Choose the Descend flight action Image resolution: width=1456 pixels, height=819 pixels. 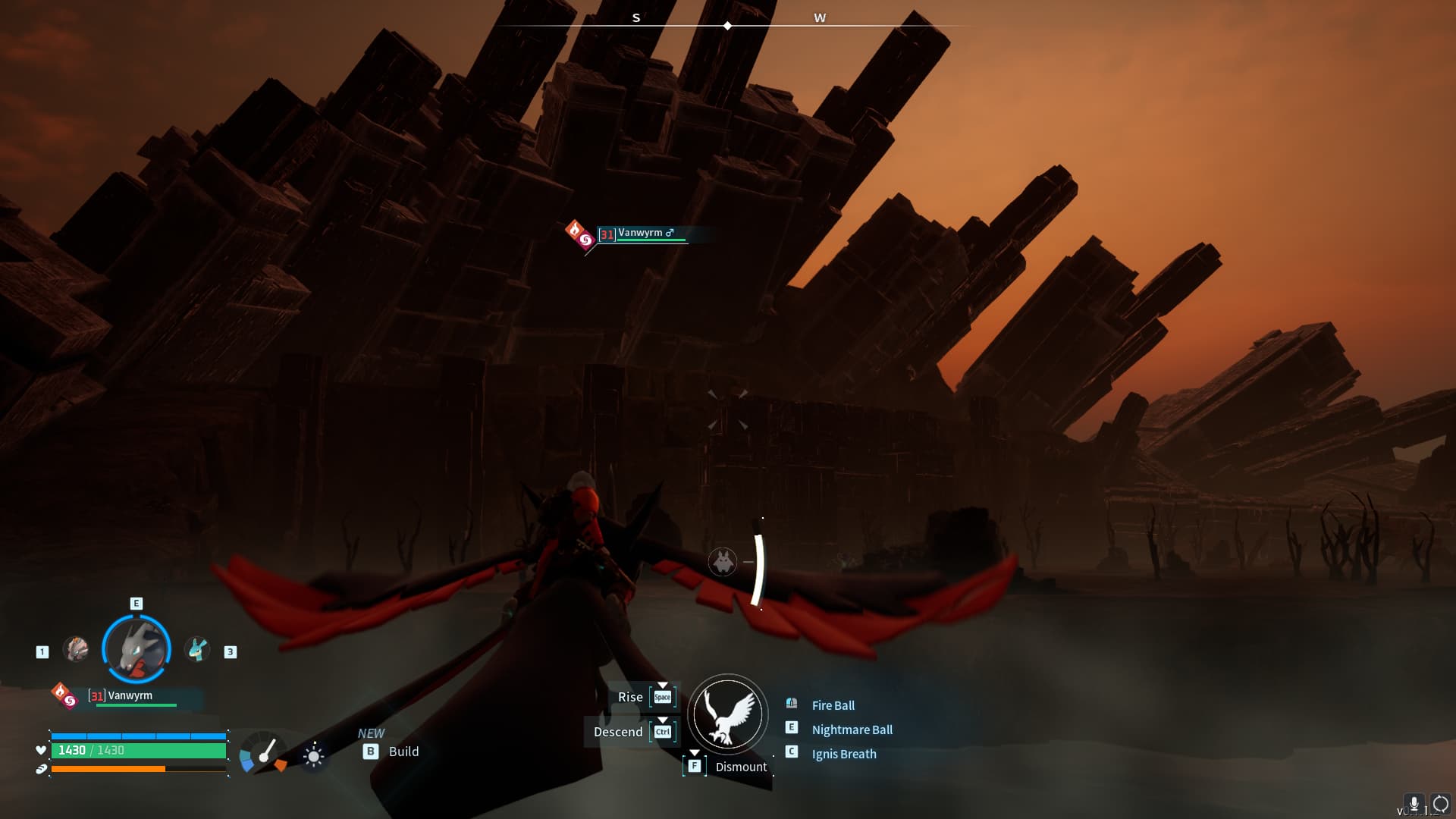click(x=618, y=732)
